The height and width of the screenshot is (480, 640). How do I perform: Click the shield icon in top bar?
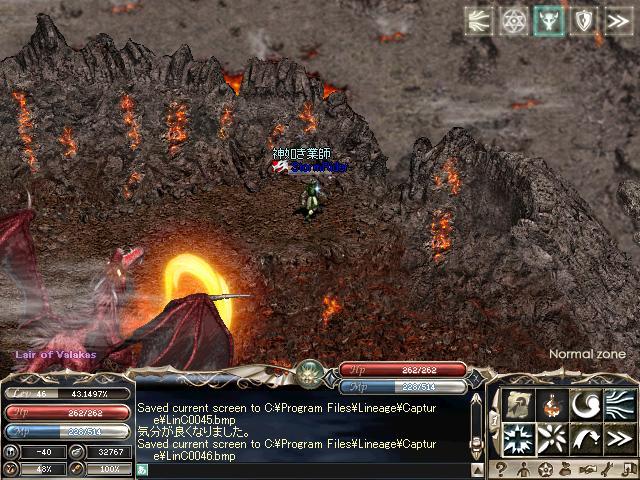click(x=583, y=21)
